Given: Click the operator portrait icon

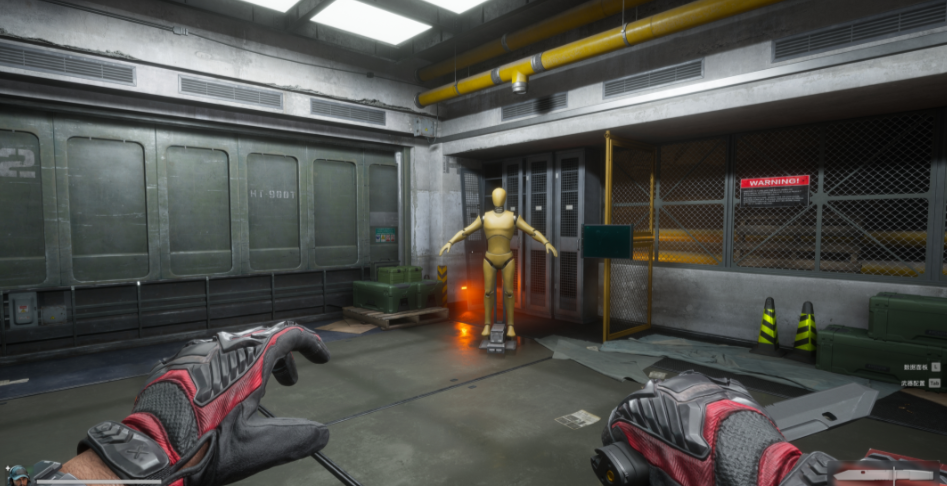Looking at the screenshot, I should point(17,474).
